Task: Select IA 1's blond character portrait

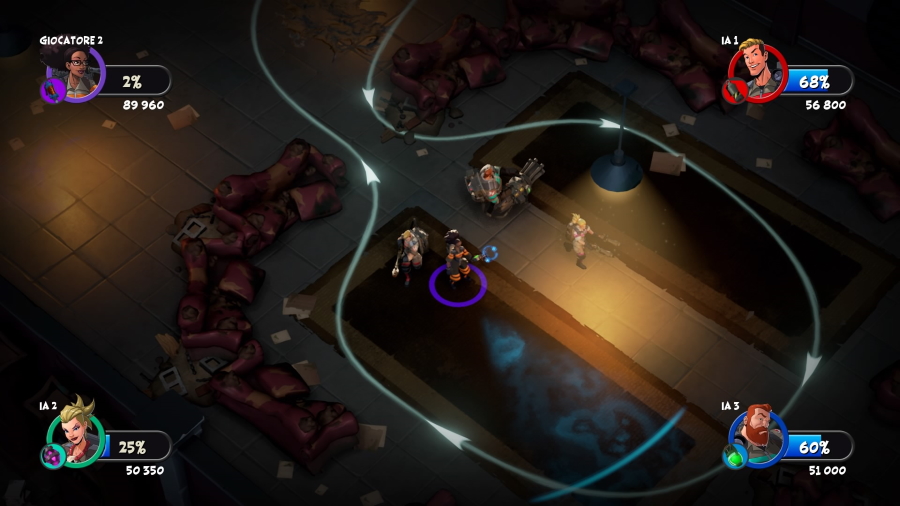Action: (x=759, y=72)
